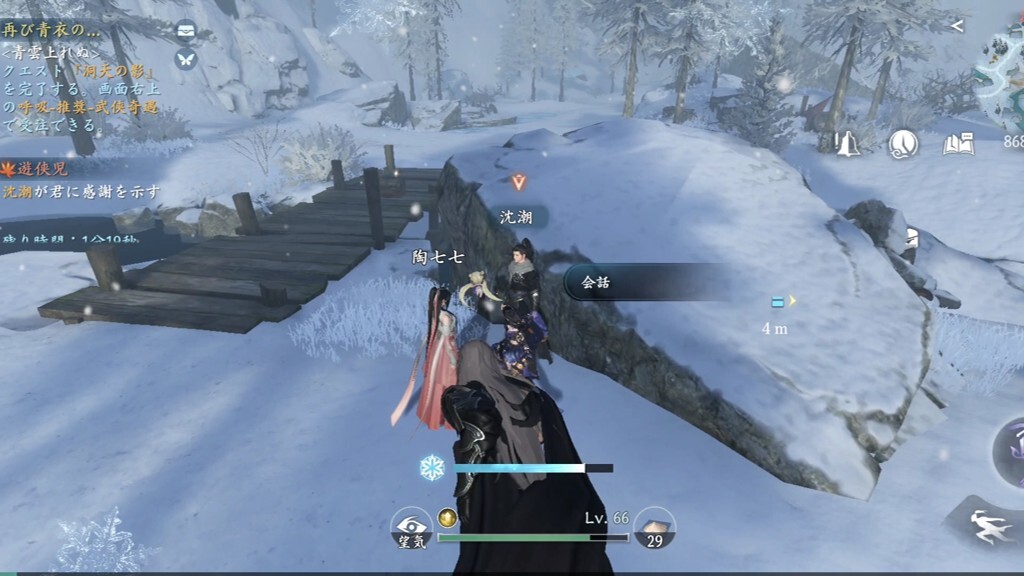
Task: Use the consumable item slot showing 29
Action: (654, 527)
